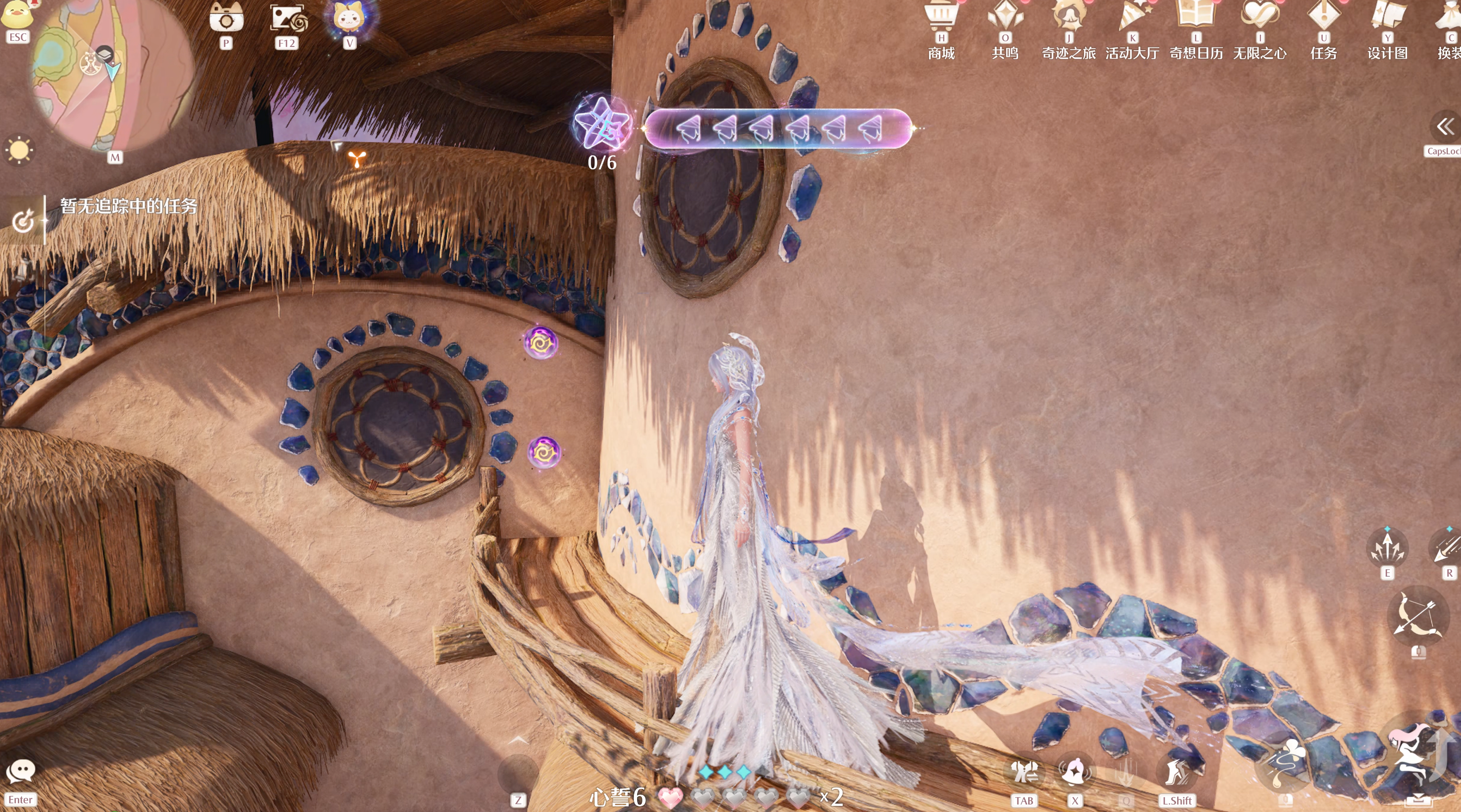Click the quest tracker refresh icon
1461x812 pixels.
pos(23,220)
